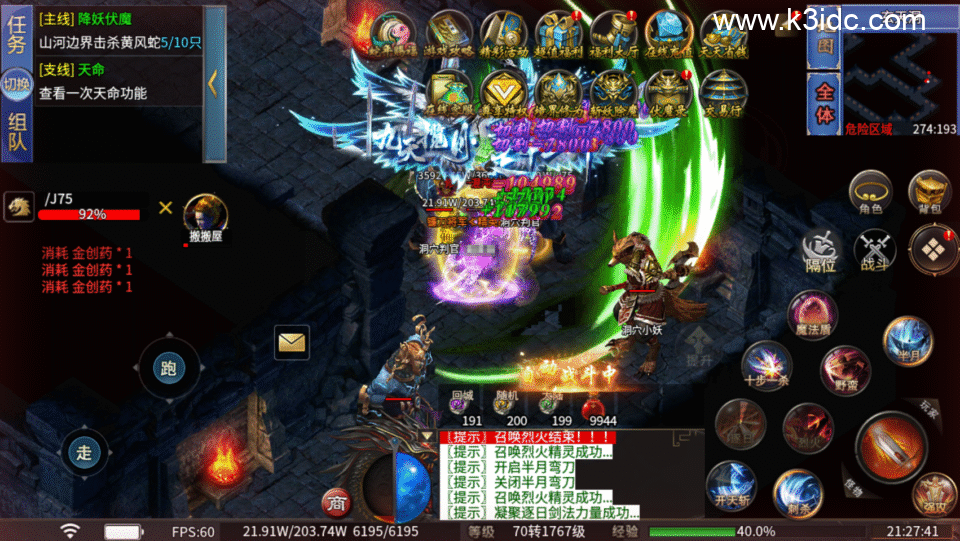The image size is (960, 541).
Task: Open the 背包 backpack
Action: tap(928, 191)
